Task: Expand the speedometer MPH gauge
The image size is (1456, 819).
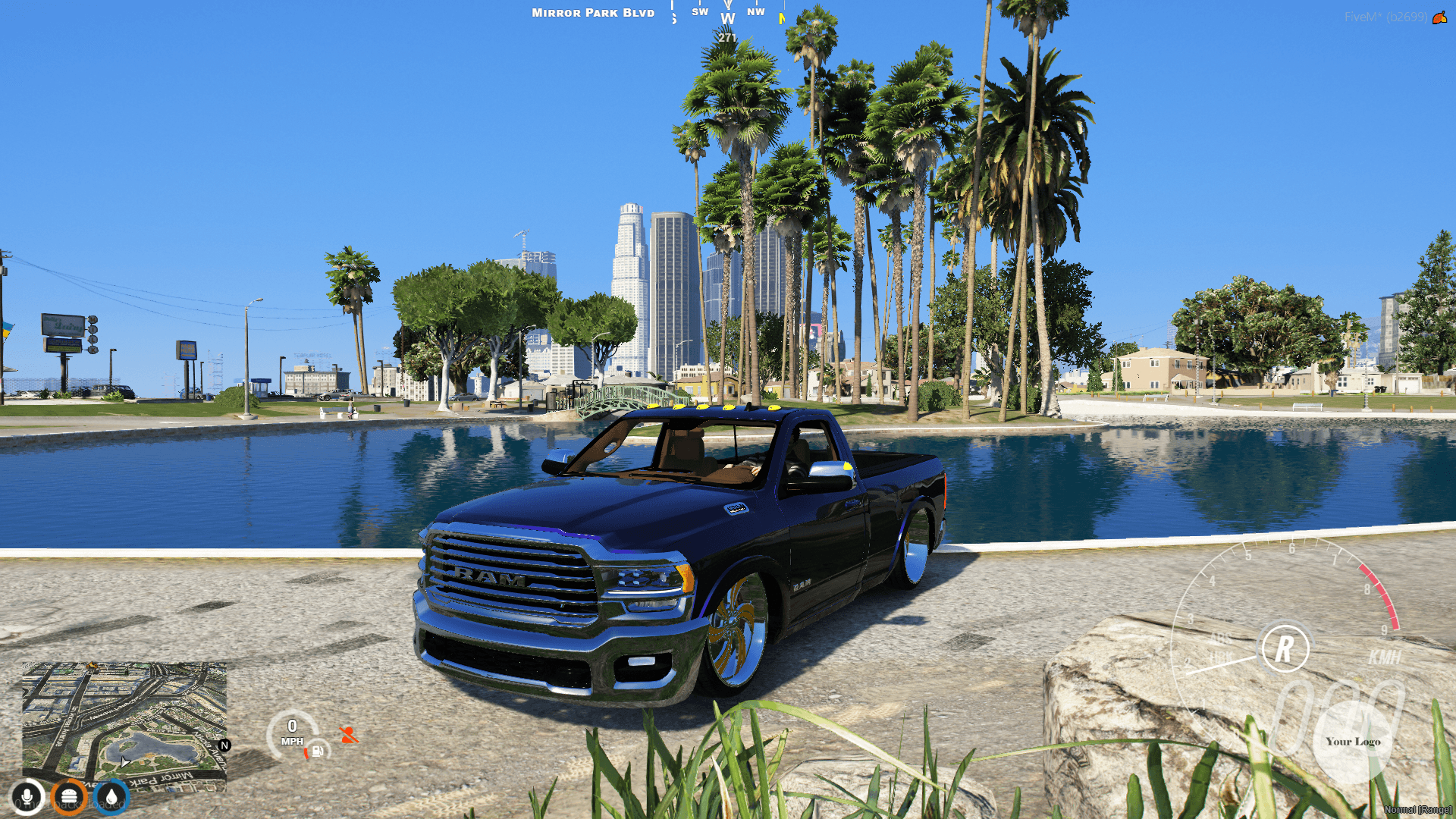Action: click(292, 732)
